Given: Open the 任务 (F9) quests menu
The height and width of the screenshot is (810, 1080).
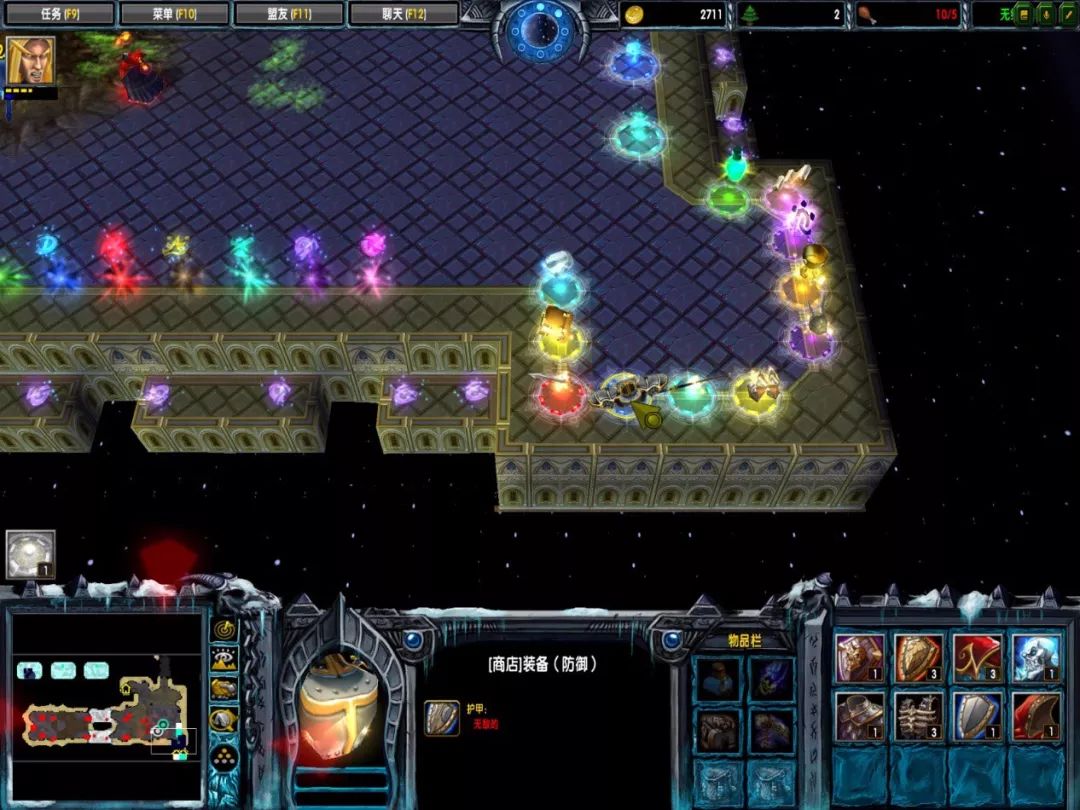Looking at the screenshot, I should click(58, 14).
